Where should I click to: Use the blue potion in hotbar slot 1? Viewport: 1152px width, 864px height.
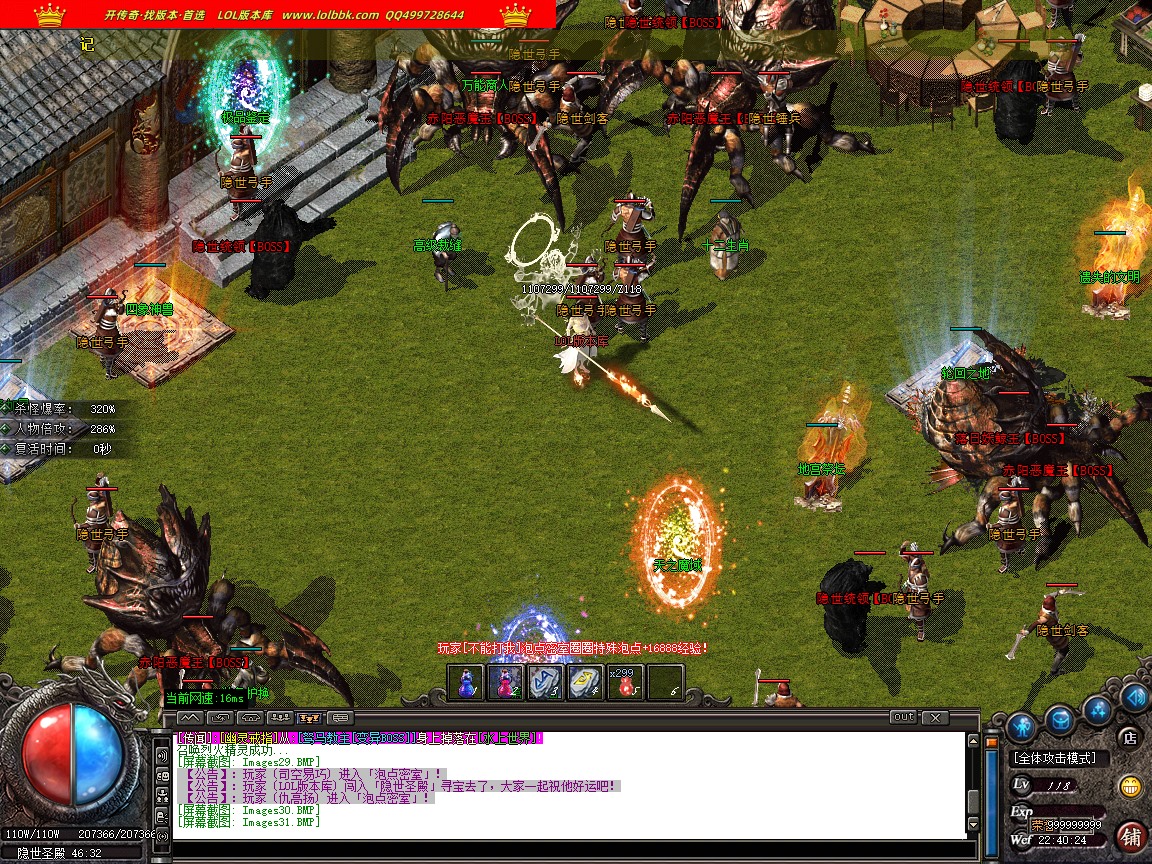click(465, 682)
